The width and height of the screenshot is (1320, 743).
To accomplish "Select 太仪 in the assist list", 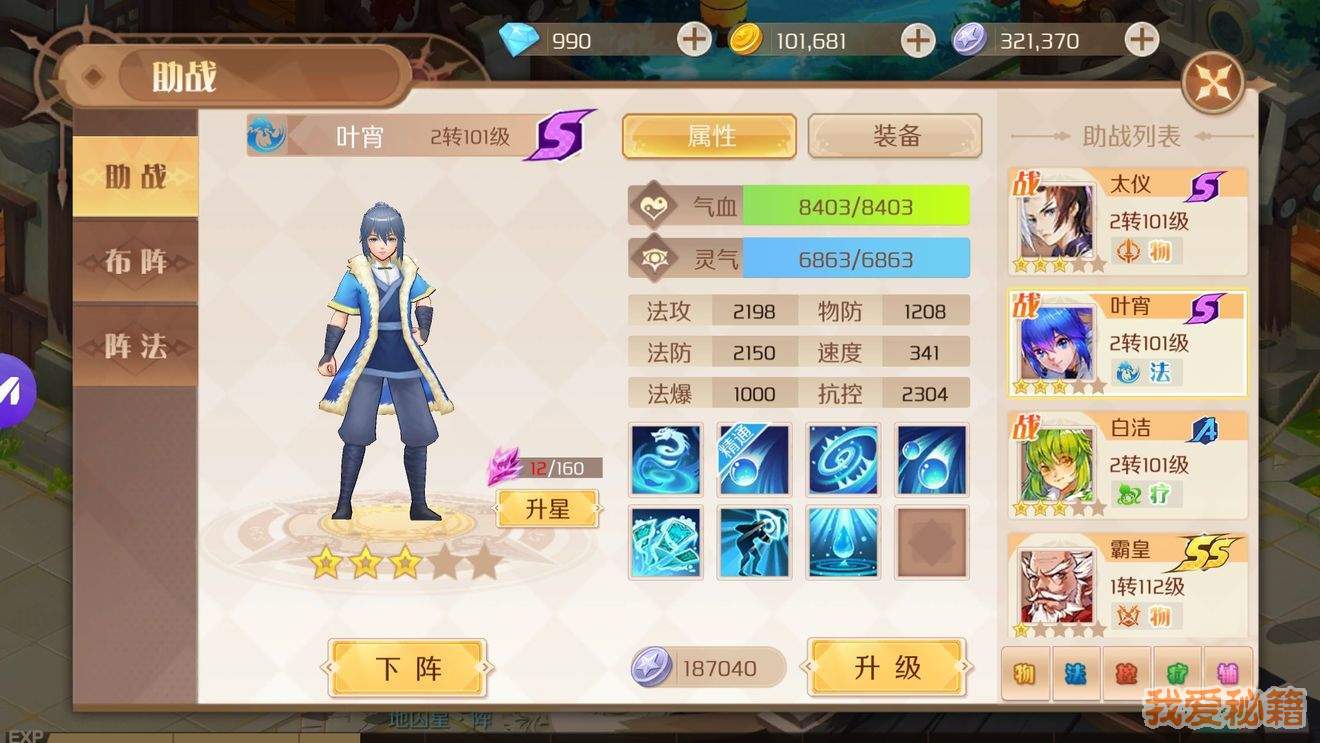I will [x=1128, y=222].
